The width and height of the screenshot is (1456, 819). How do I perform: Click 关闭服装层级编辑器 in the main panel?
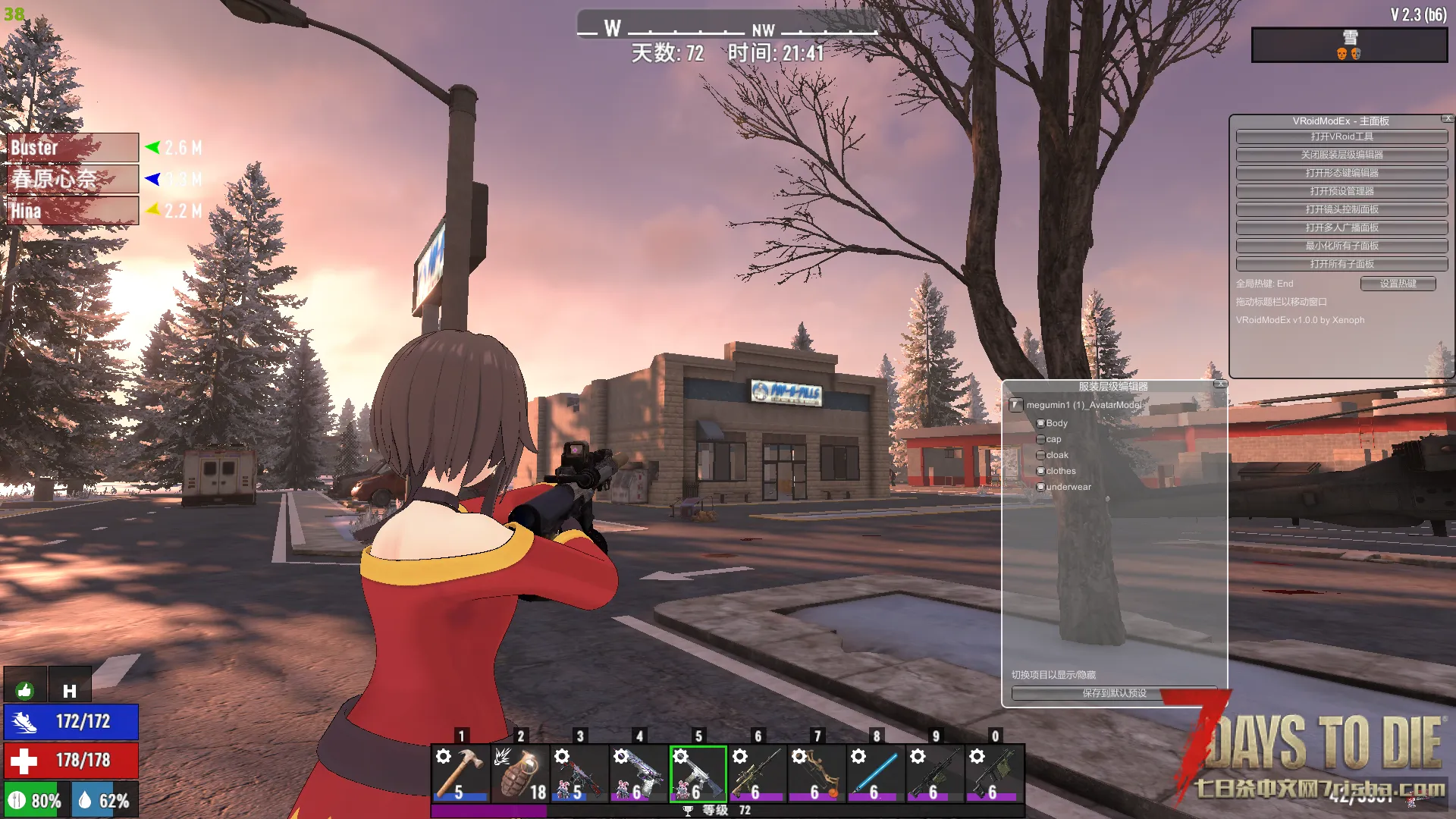tap(1341, 155)
